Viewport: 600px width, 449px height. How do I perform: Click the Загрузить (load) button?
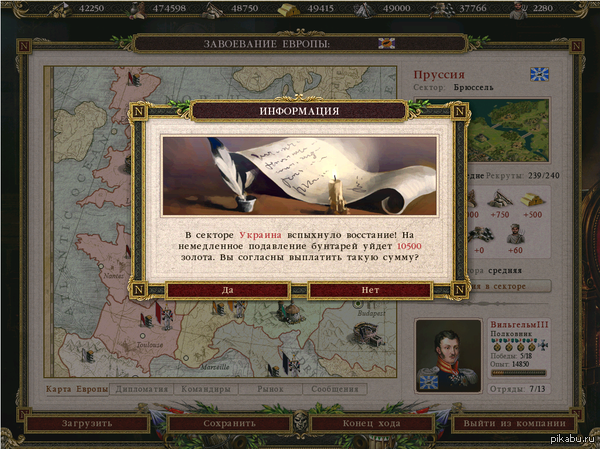pyautogui.click(x=86, y=423)
